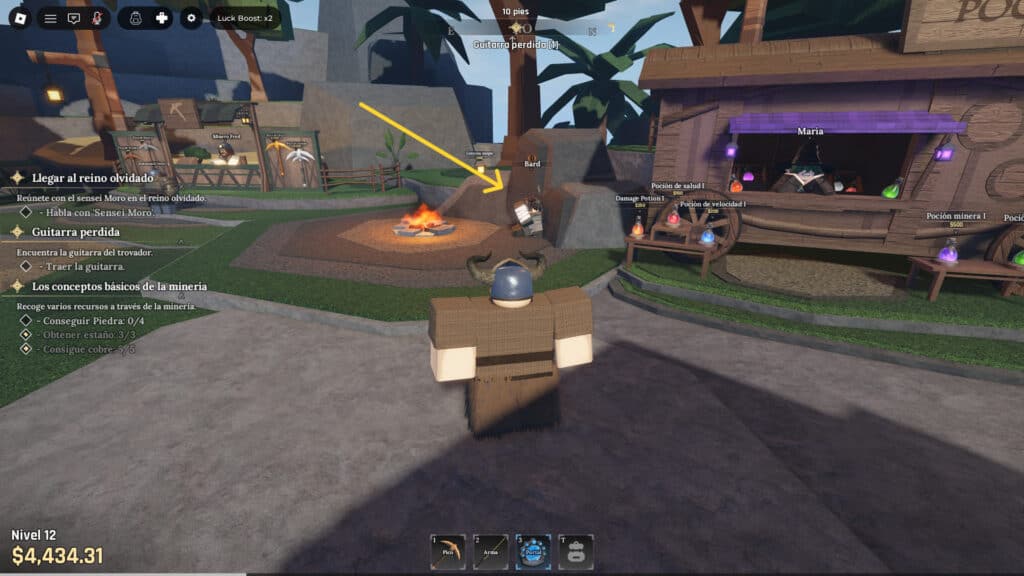
Task: Select the Pico pickaxe hotbar slot
Action: tap(447, 552)
